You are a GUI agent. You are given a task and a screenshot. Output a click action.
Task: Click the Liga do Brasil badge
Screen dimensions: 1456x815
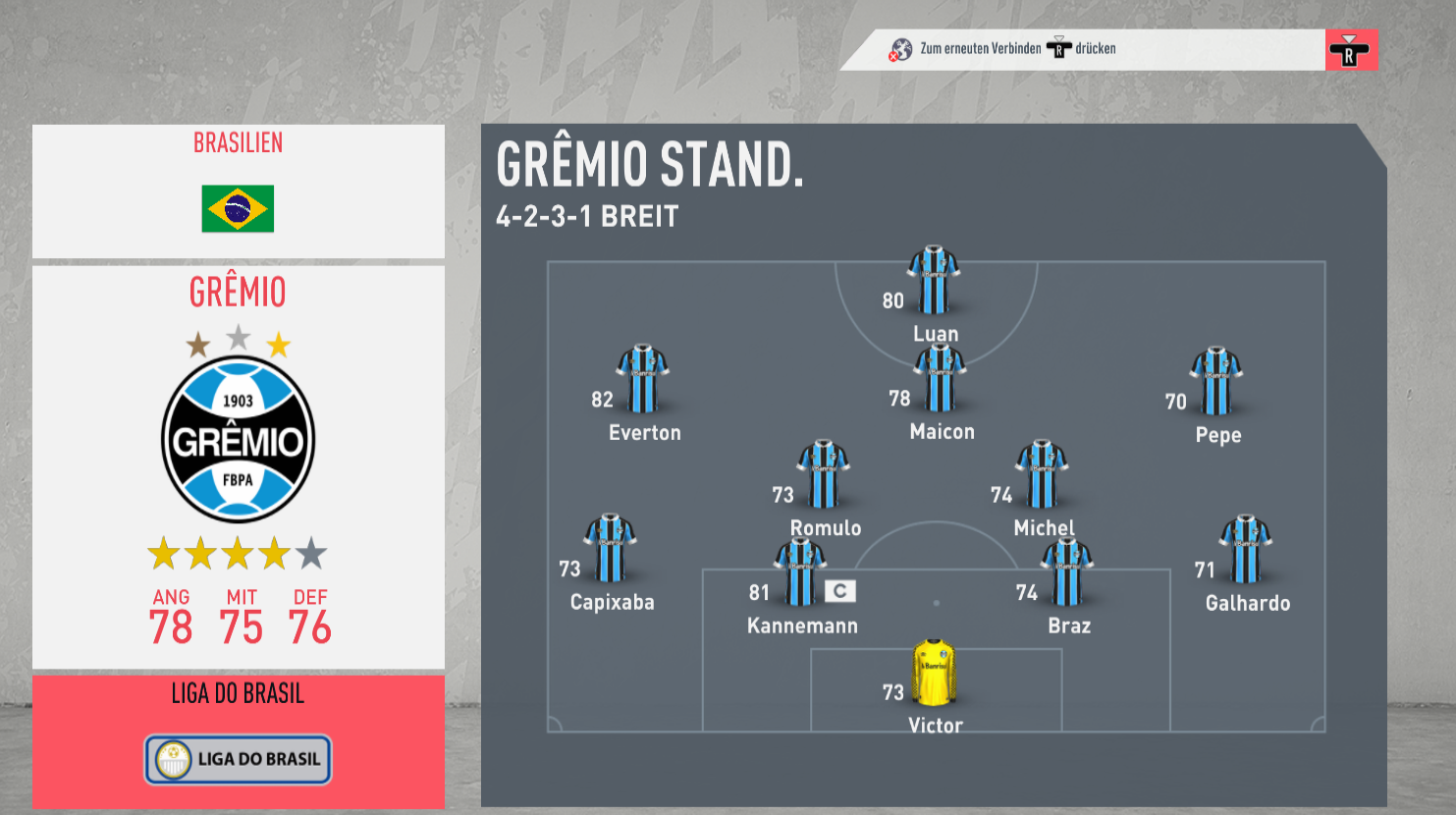[238, 759]
